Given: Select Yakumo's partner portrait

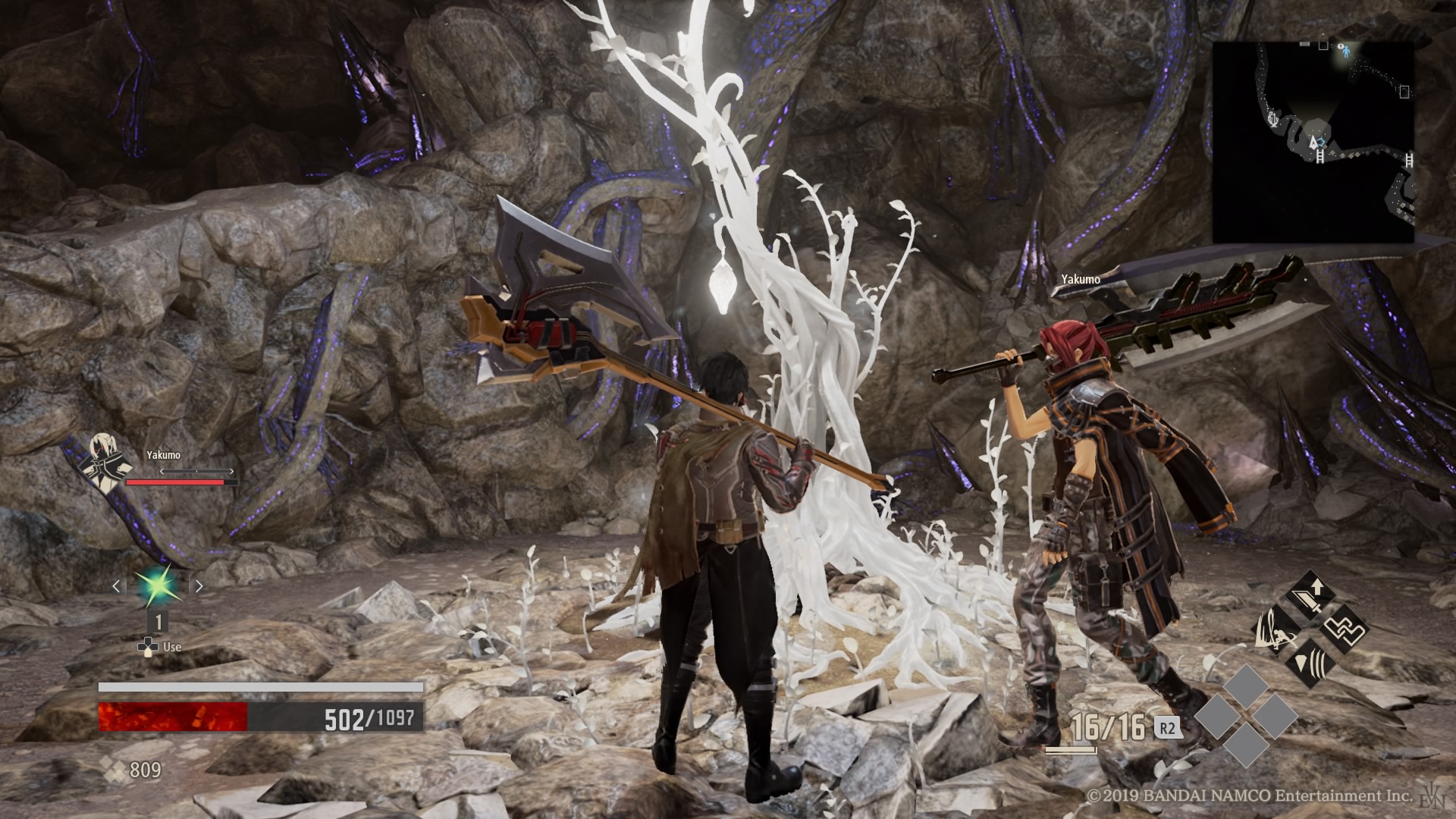Looking at the screenshot, I should 103,459.
